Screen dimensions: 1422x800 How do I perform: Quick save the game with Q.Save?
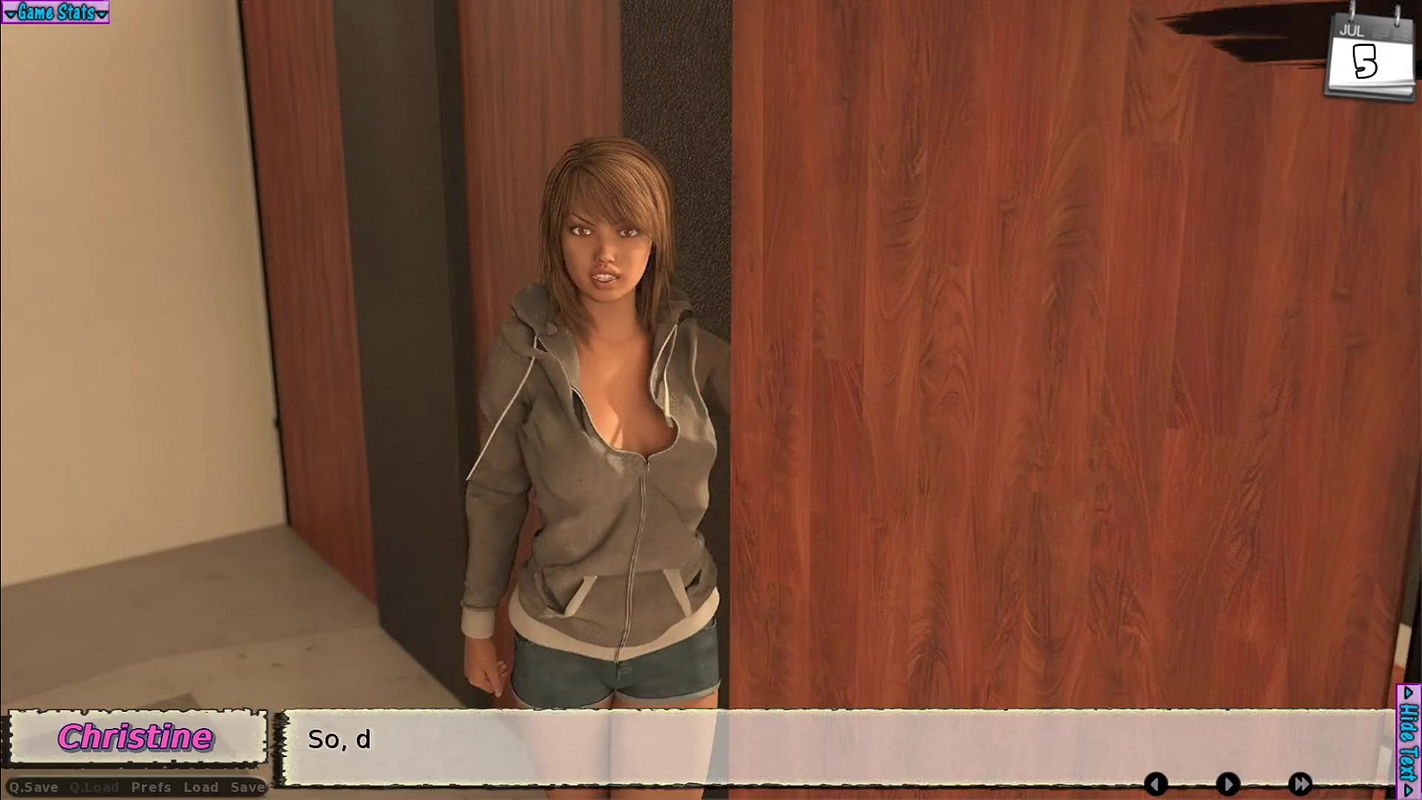[35, 787]
